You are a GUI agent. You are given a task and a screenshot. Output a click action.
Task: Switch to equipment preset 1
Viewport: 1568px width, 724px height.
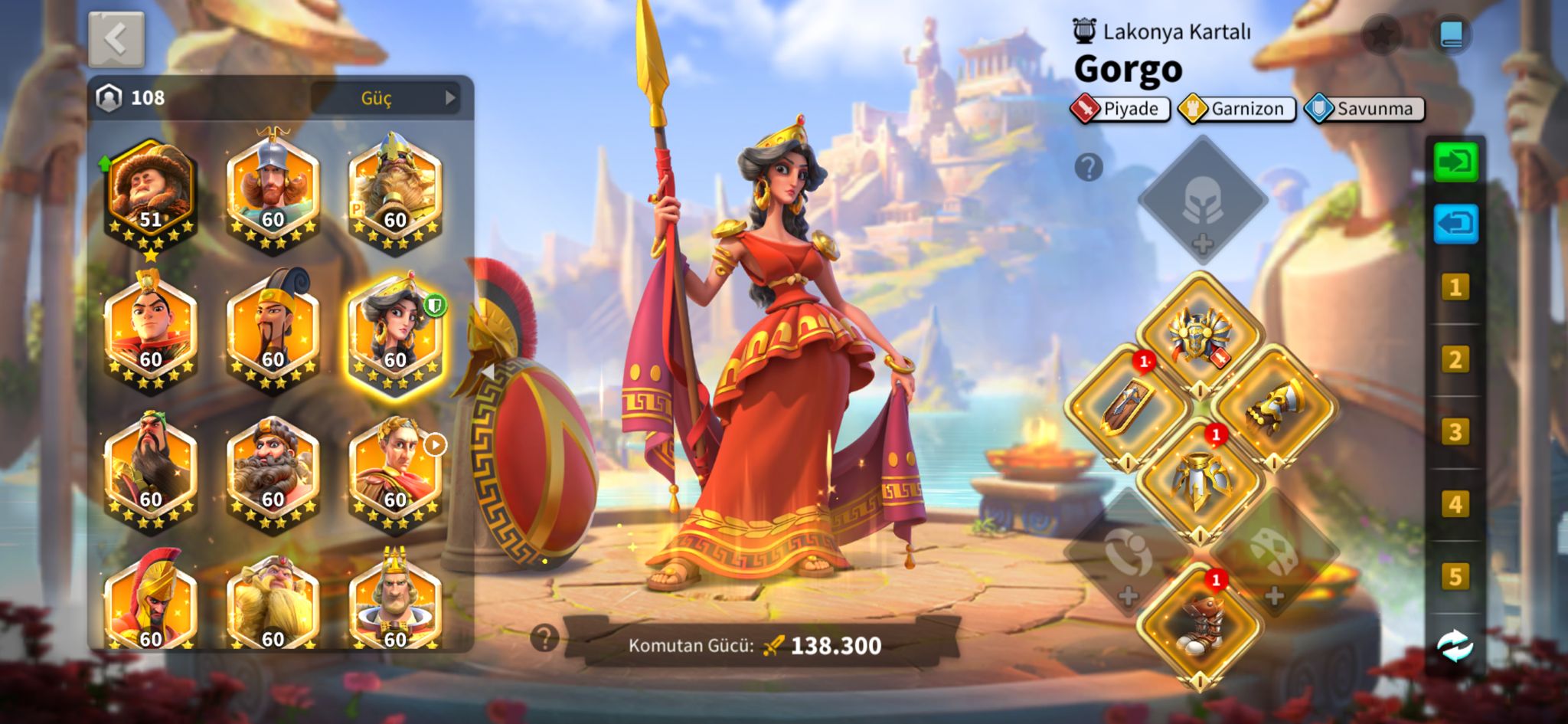[1455, 287]
